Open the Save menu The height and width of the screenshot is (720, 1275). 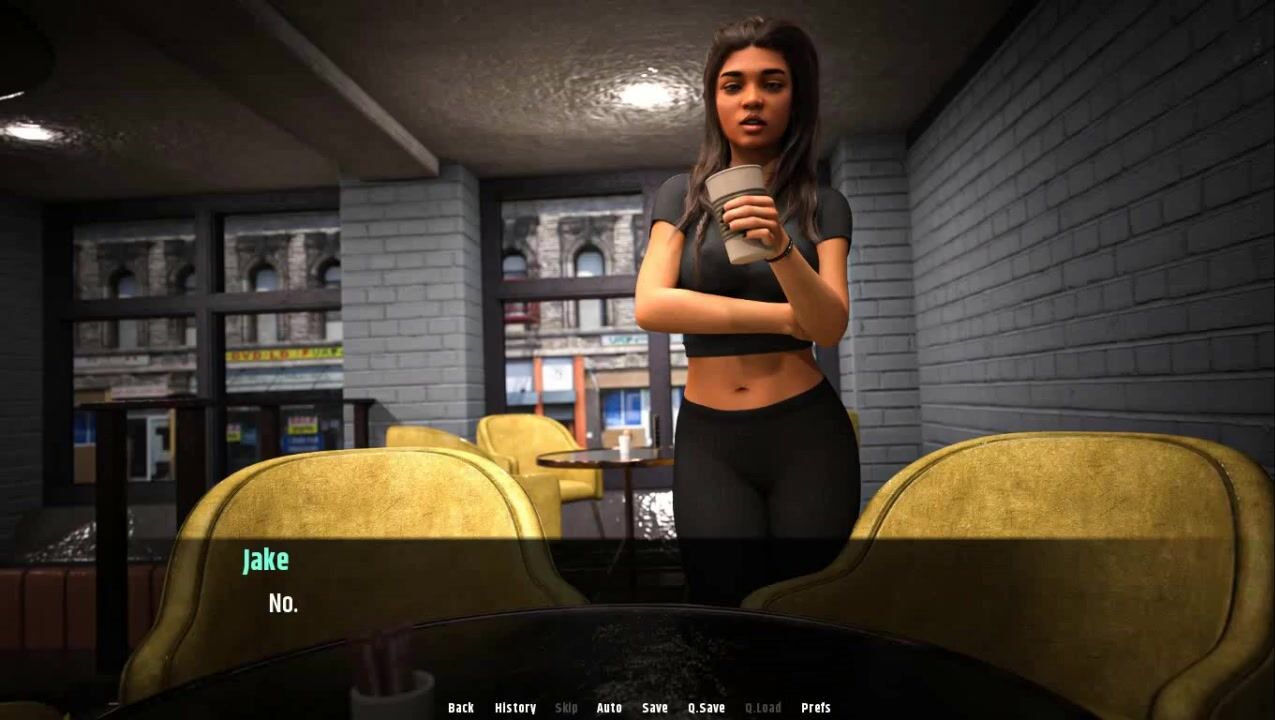point(655,708)
